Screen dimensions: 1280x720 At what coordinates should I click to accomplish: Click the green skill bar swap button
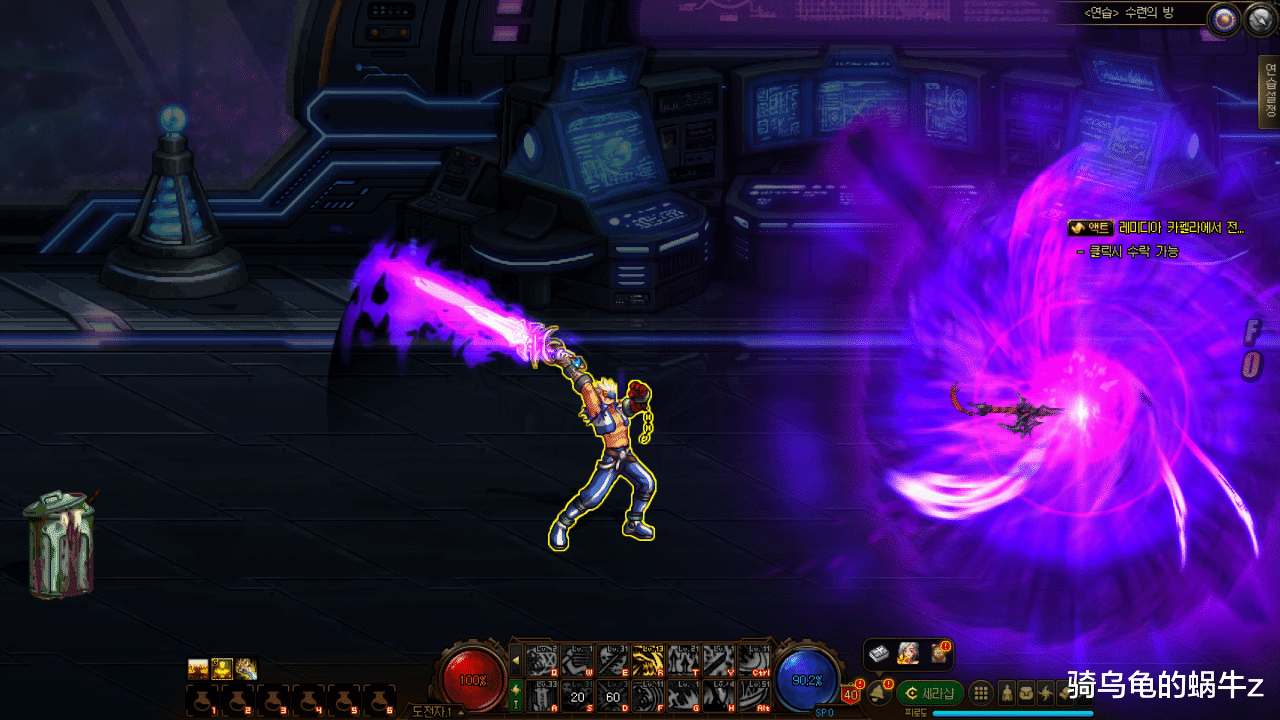pos(515,692)
